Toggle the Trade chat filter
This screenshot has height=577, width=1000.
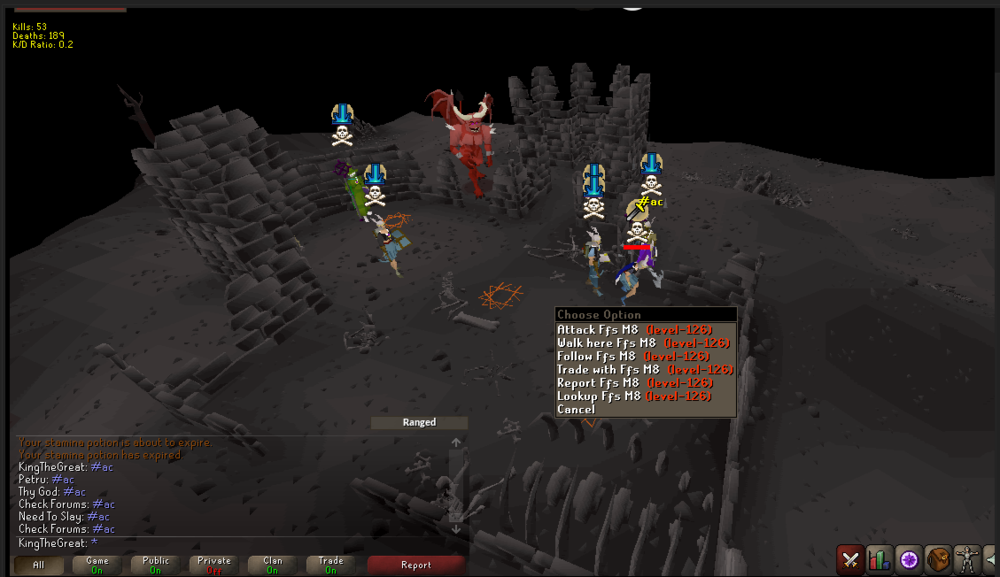click(x=331, y=565)
